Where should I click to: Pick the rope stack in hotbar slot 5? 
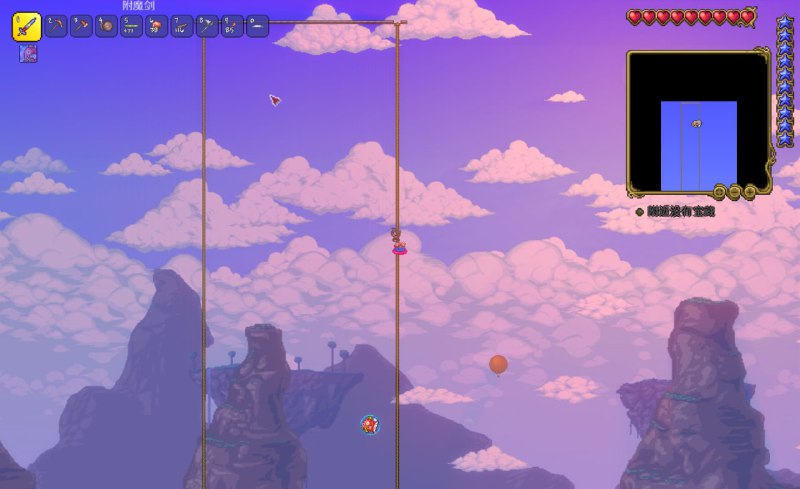132,27
